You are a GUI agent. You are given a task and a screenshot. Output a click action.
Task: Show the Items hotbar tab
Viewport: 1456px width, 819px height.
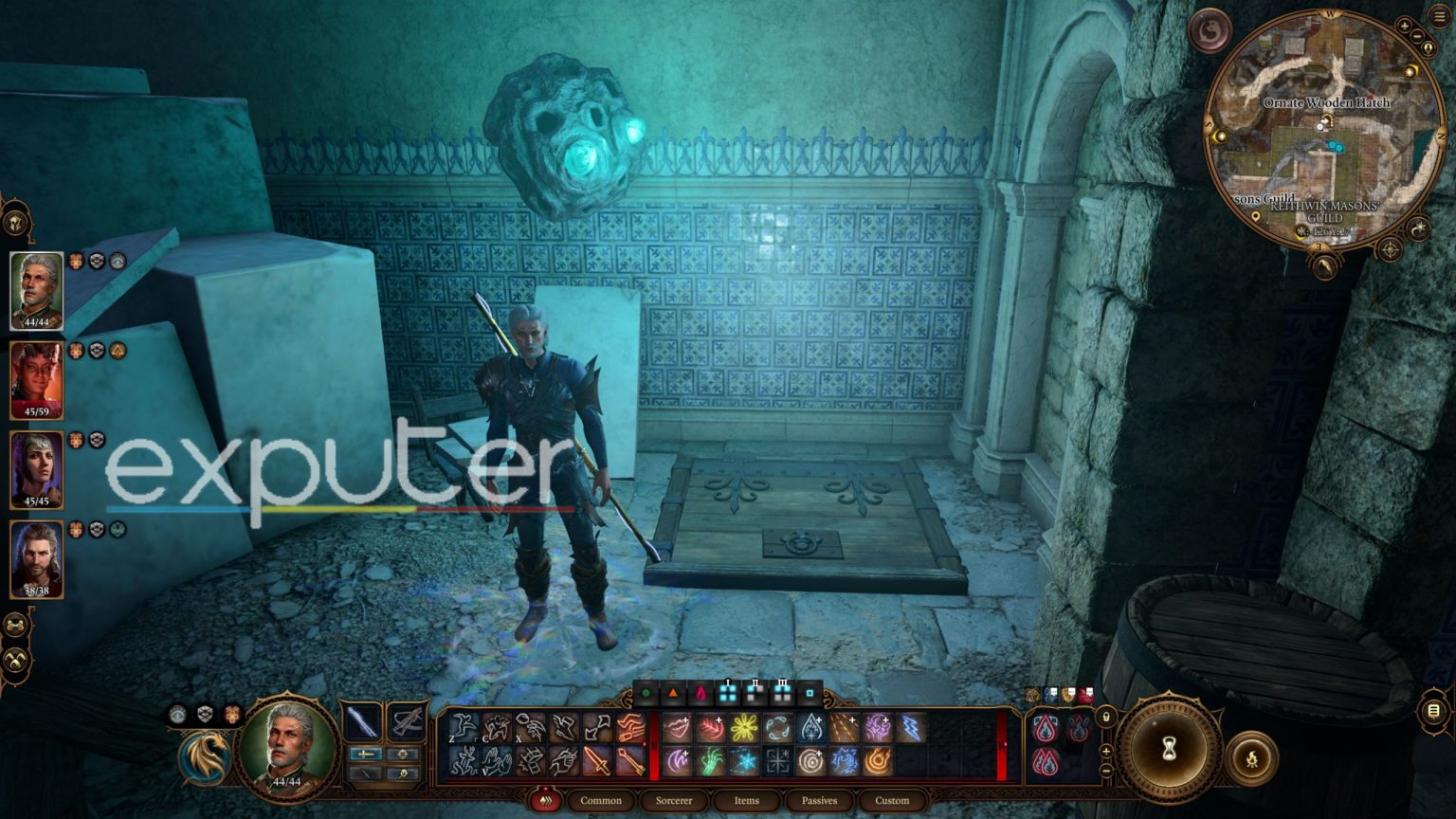[x=746, y=800]
